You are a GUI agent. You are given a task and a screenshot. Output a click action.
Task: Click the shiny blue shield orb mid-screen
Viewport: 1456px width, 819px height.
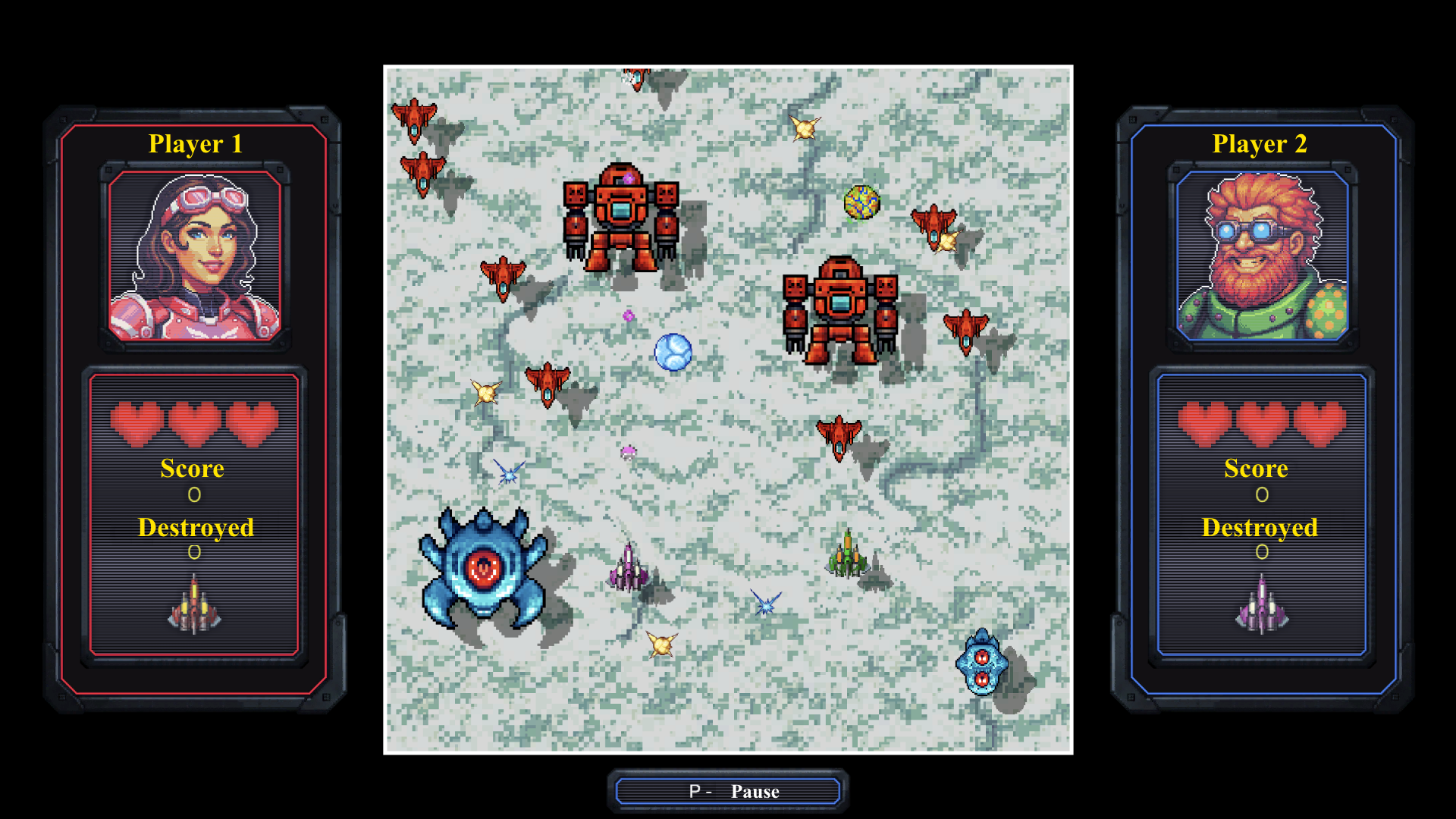[x=673, y=353]
